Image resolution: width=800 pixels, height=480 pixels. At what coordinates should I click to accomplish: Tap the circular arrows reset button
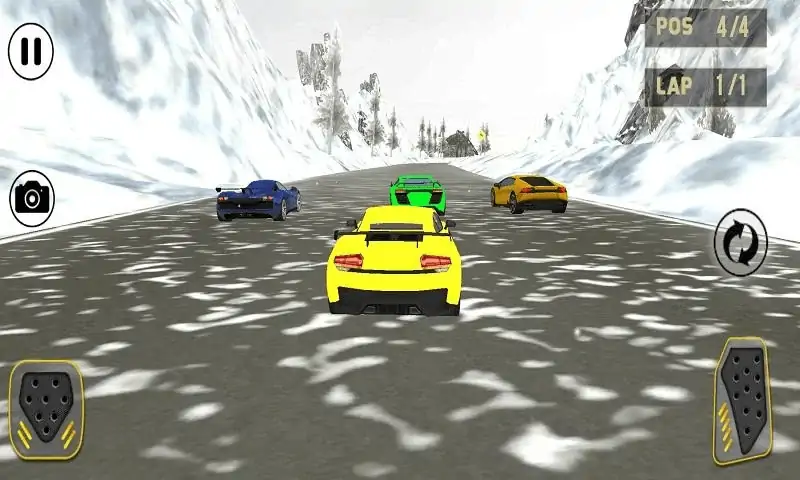741,242
